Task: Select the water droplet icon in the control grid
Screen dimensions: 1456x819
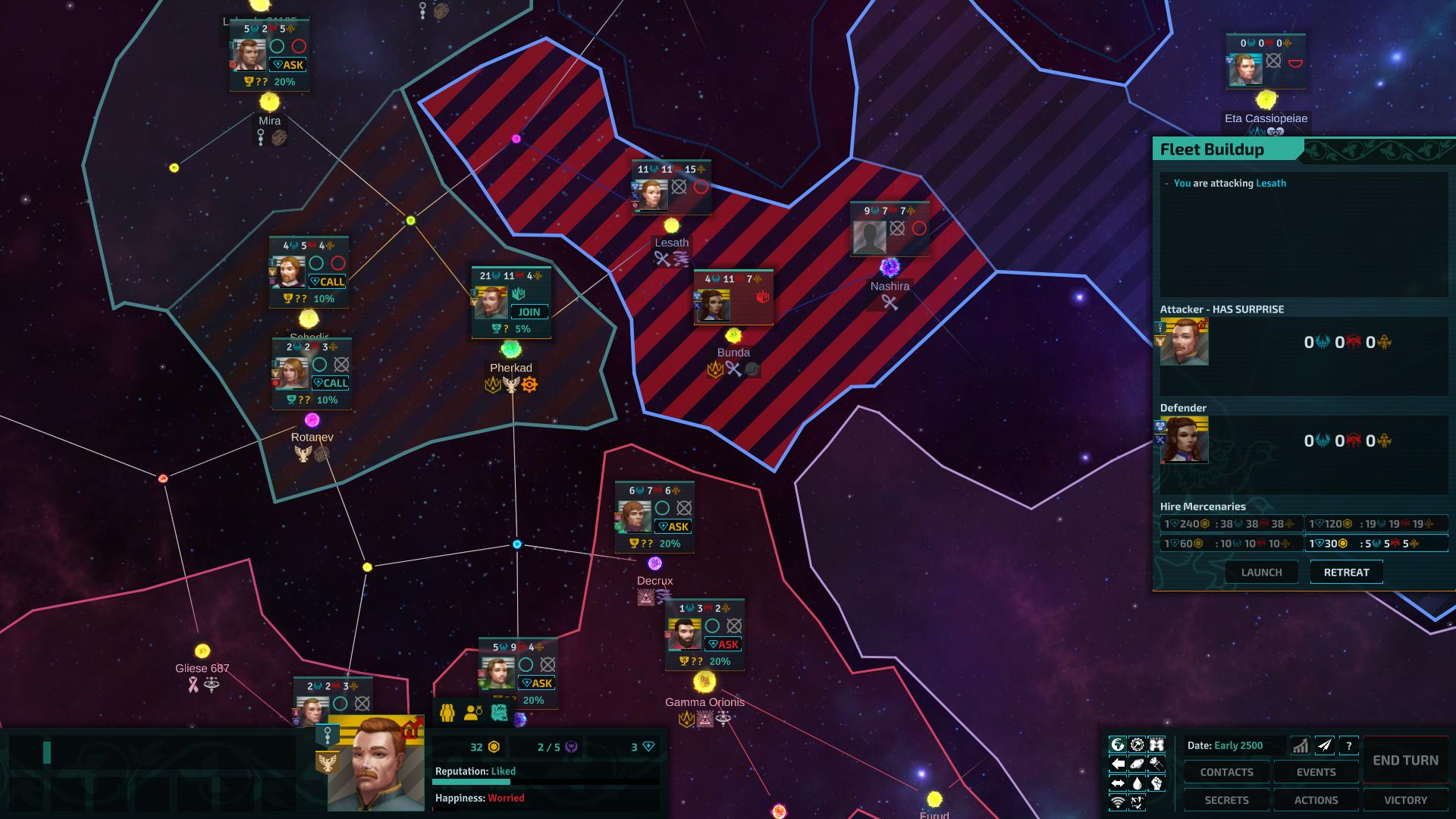Action: 1137,782
